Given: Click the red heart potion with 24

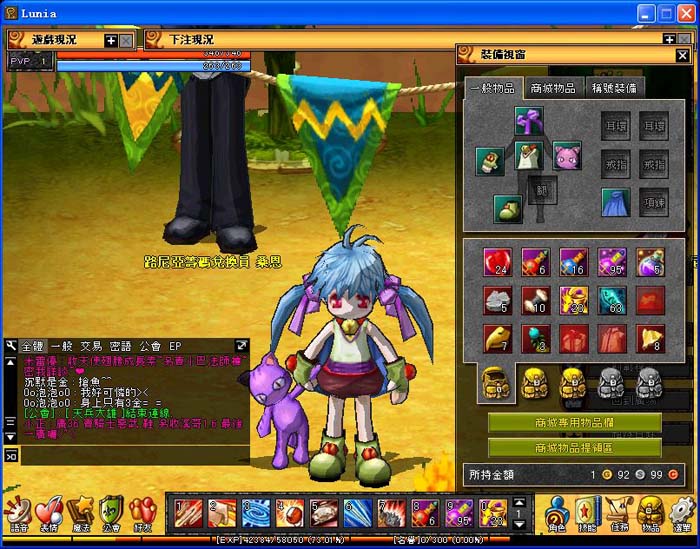Looking at the screenshot, I should (497, 262).
